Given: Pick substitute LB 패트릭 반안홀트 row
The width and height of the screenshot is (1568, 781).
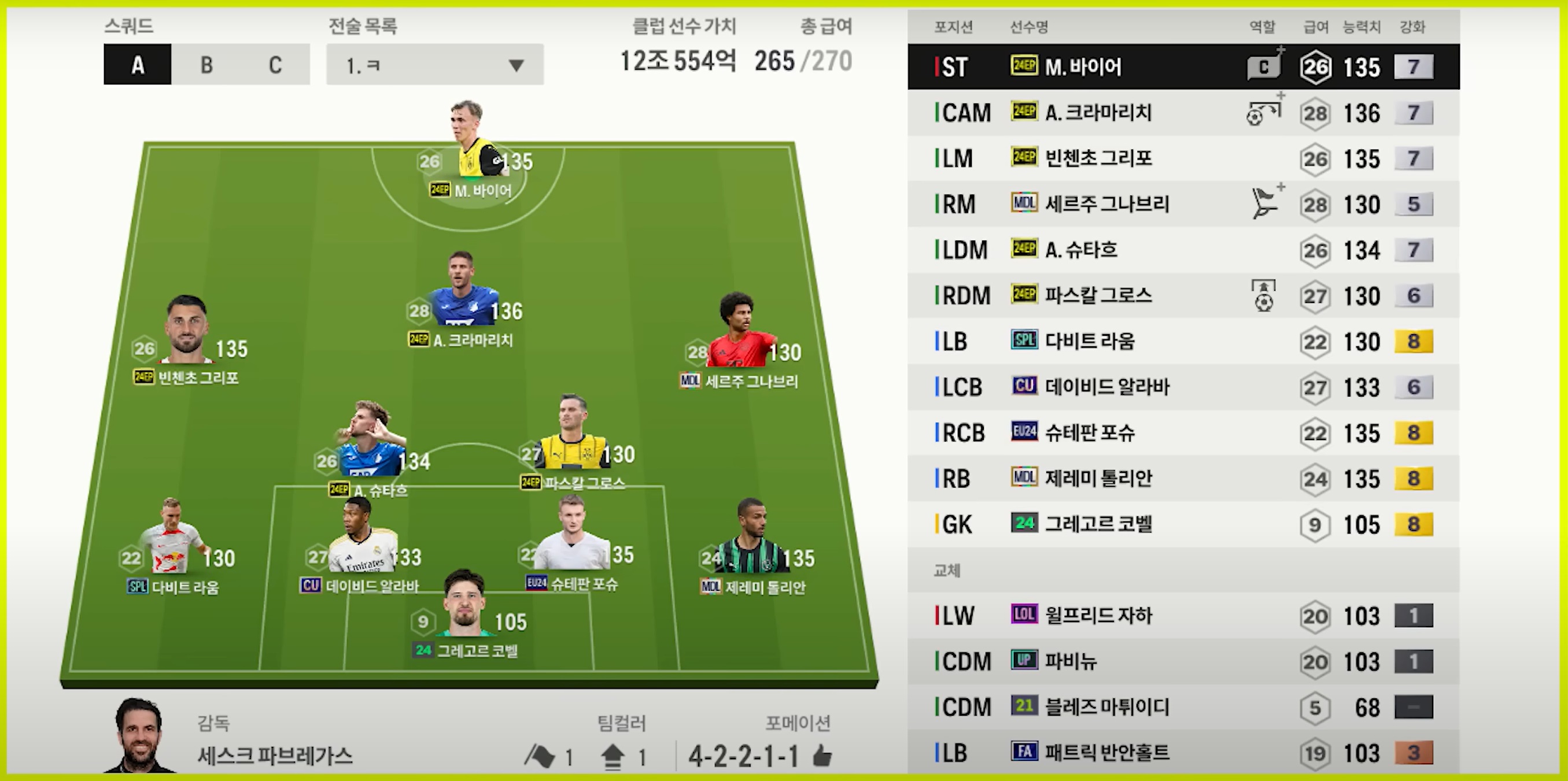Looking at the screenshot, I should pos(1183,753).
